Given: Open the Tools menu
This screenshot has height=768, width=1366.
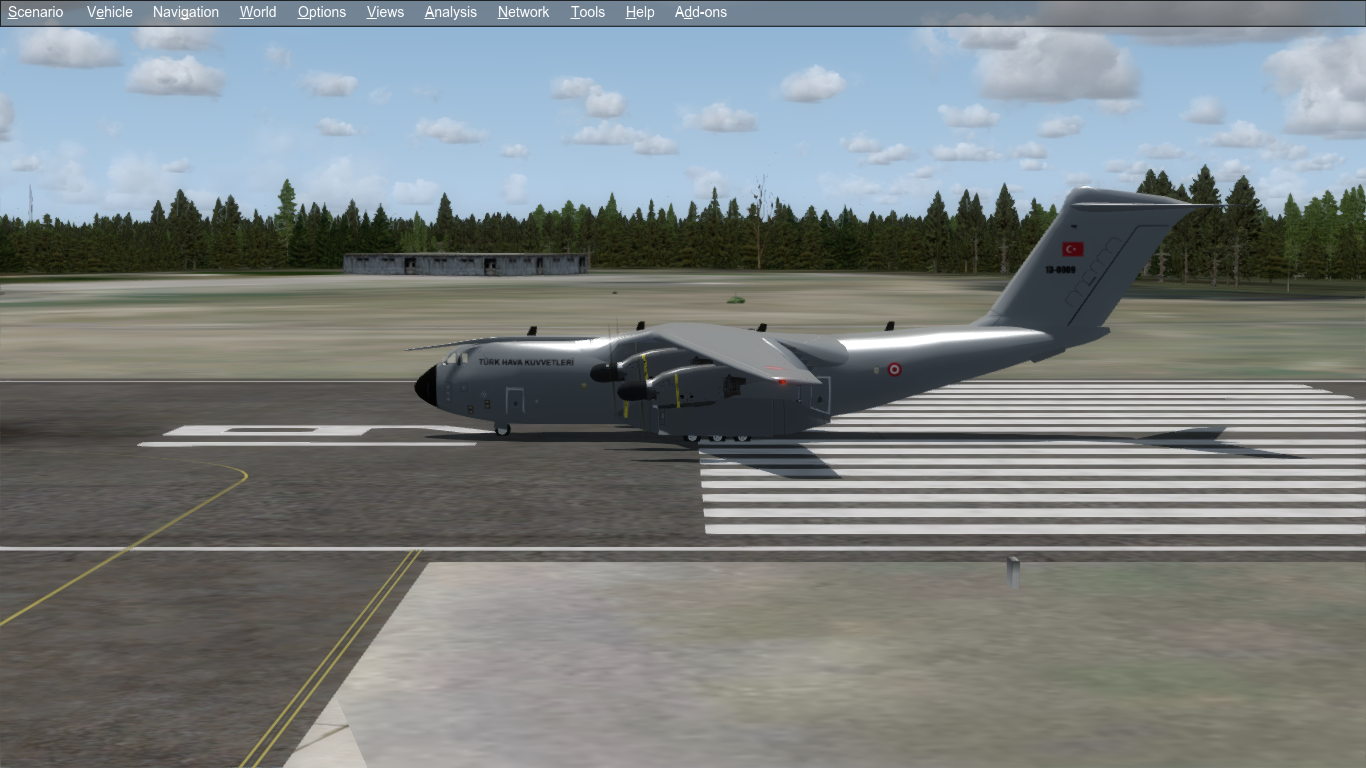Looking at the screenshot, I should click(x=588, y=12).
